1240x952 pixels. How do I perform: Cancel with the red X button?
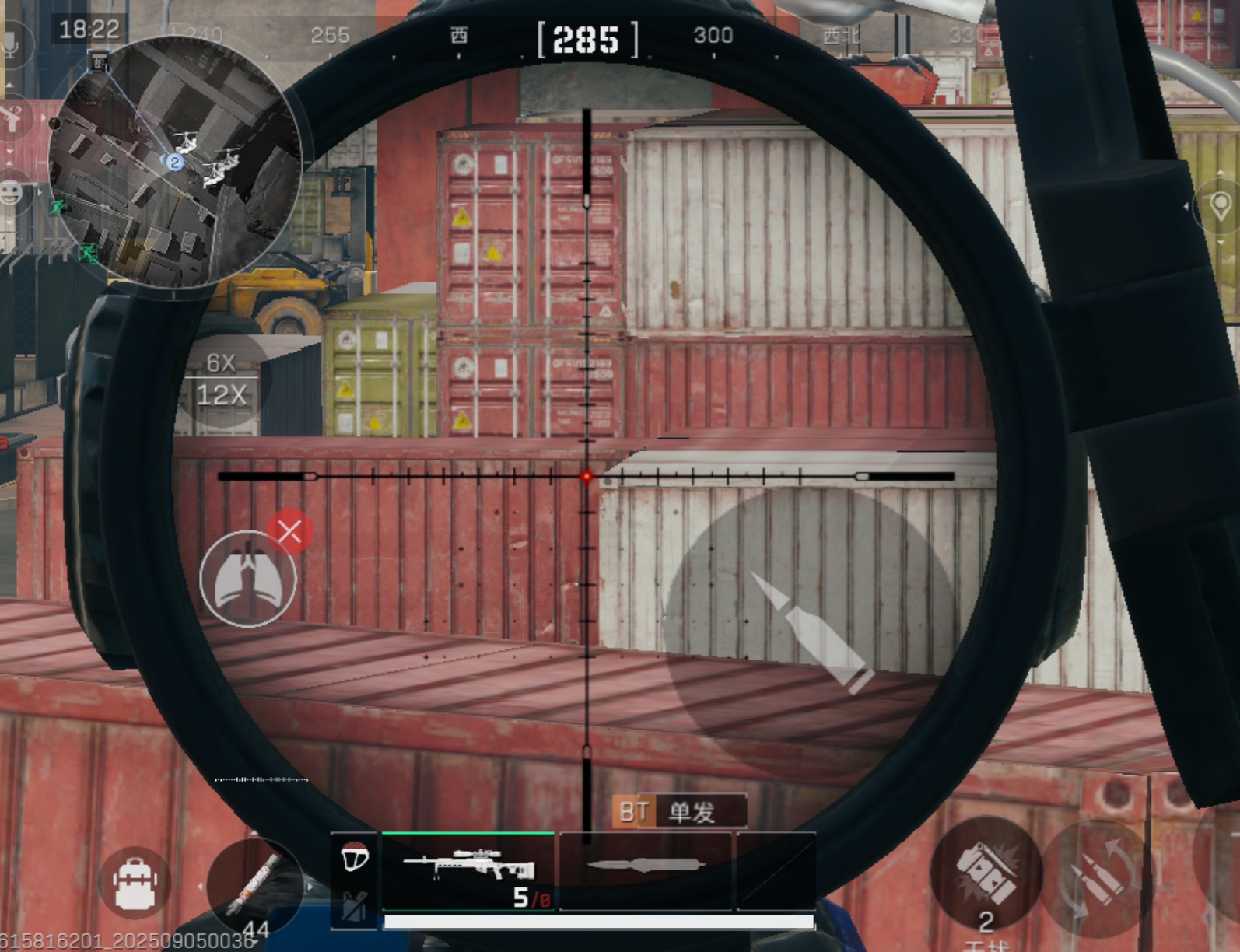tap(289, 532)
